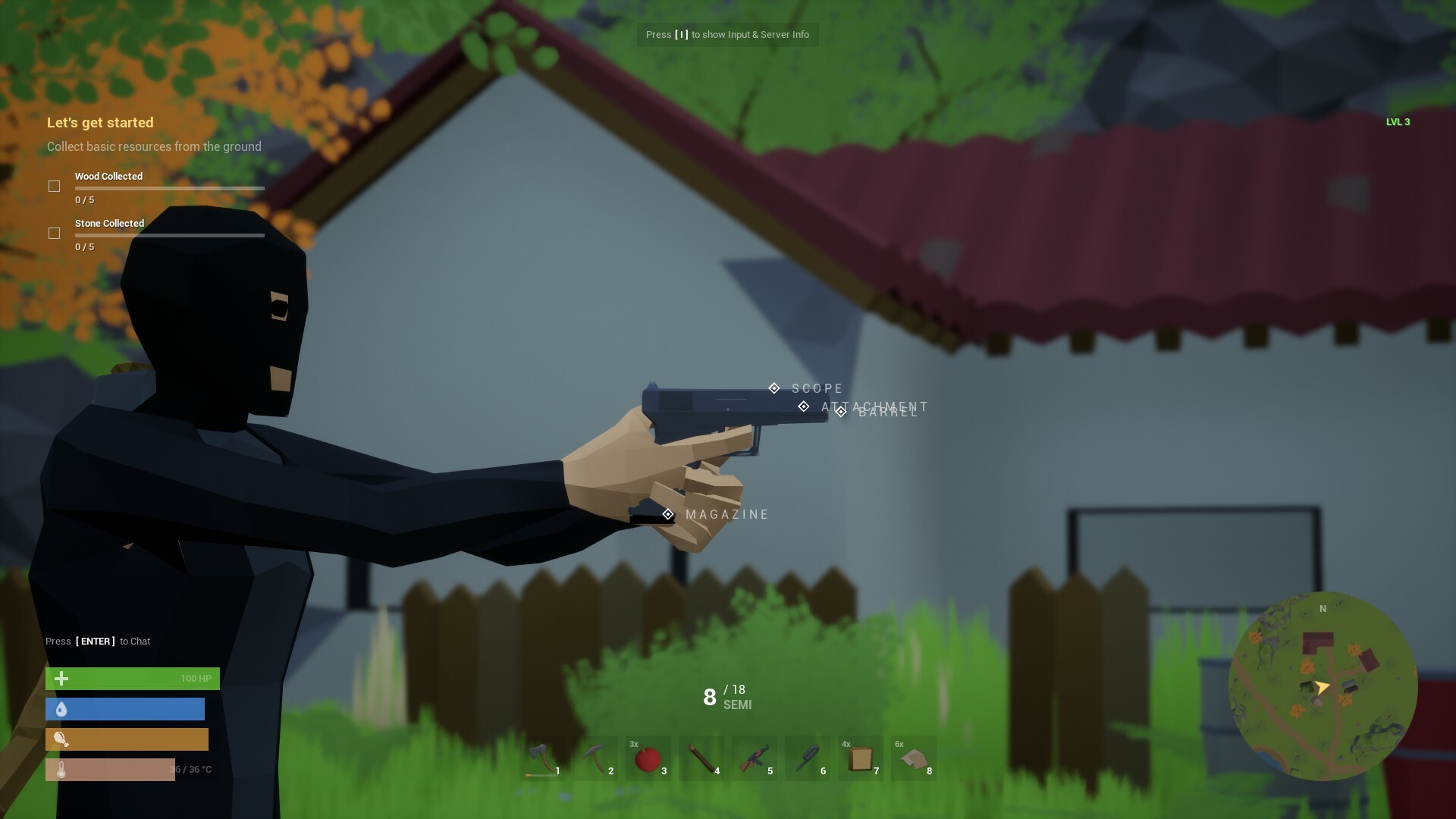
Task: Select the rifle in hotbar slot 5
Action: [755, 758]
